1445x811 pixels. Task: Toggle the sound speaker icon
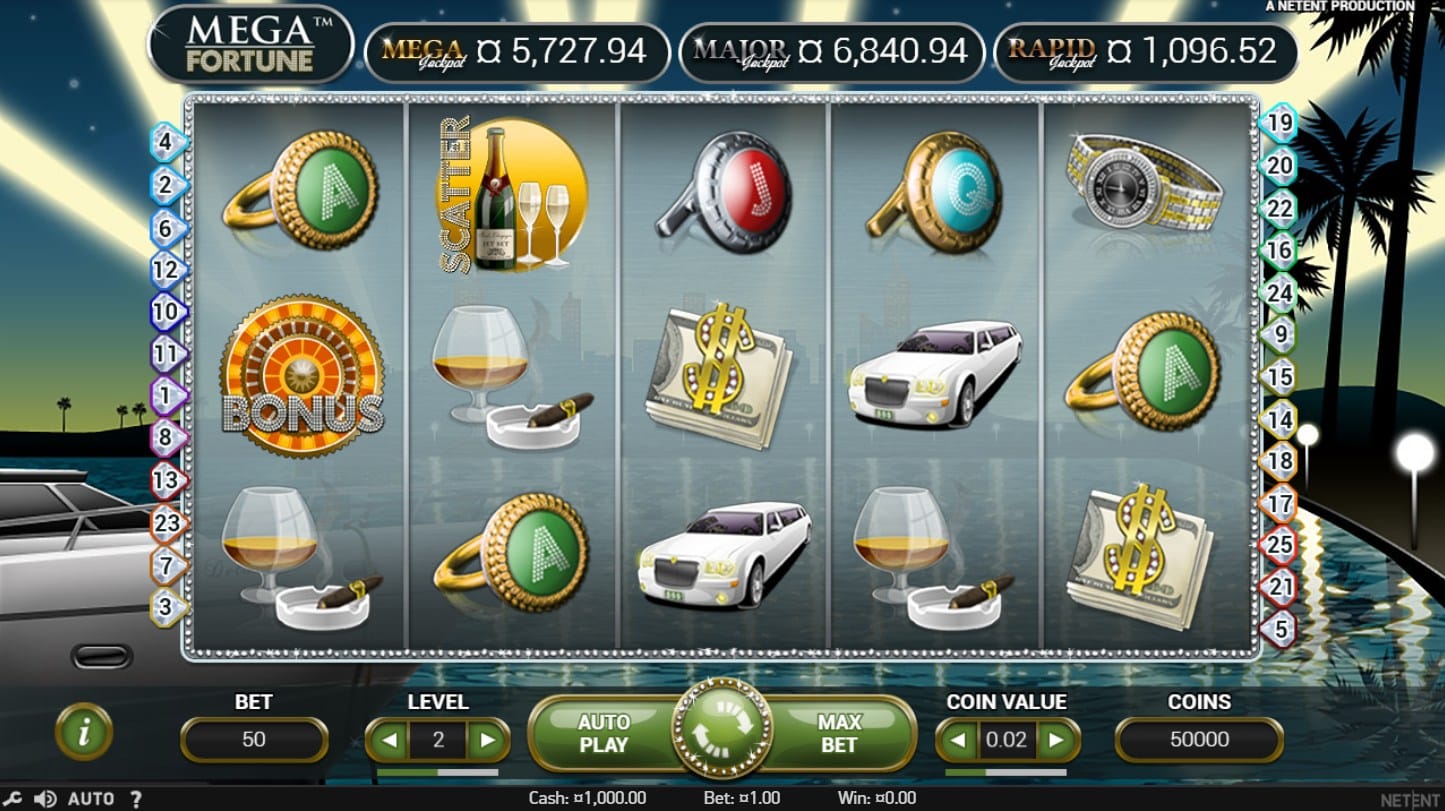tap(45, 799)
